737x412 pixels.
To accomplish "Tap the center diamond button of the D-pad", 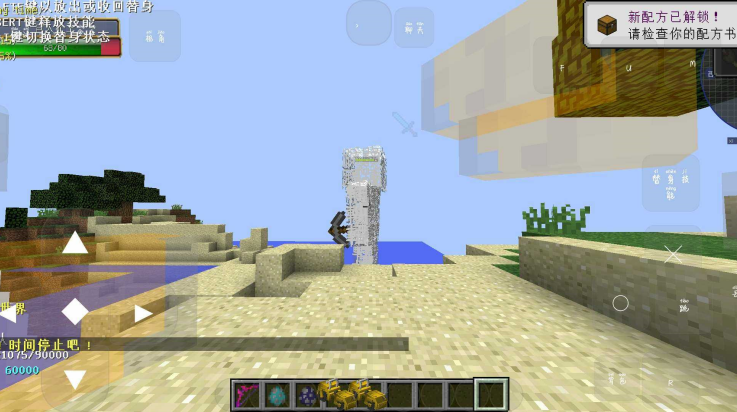I will tap(75, 311).
